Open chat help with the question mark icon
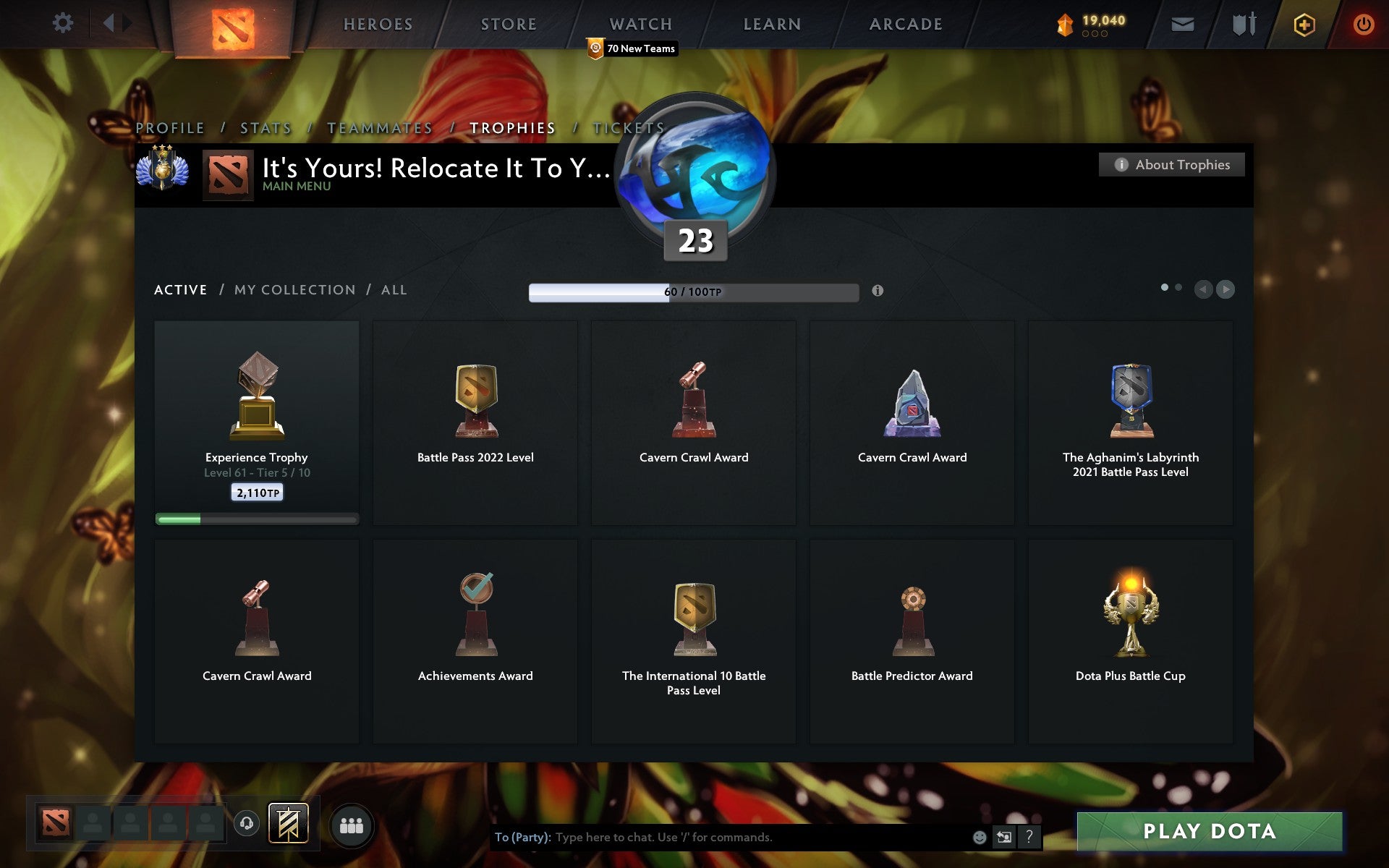 click(1029, 838)
